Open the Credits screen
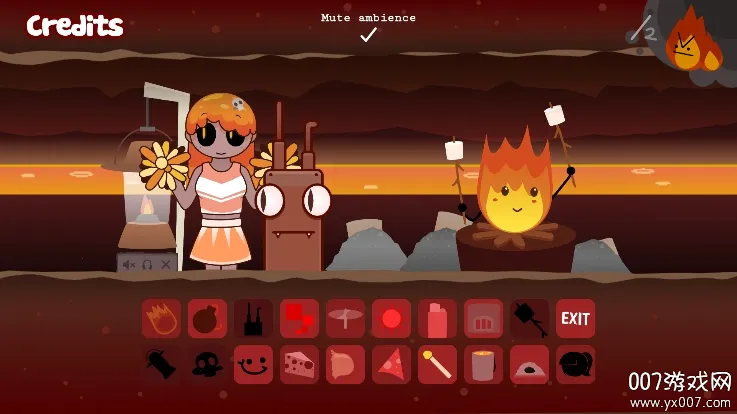This screenshot has height=414, width=737. click(75, 26)
